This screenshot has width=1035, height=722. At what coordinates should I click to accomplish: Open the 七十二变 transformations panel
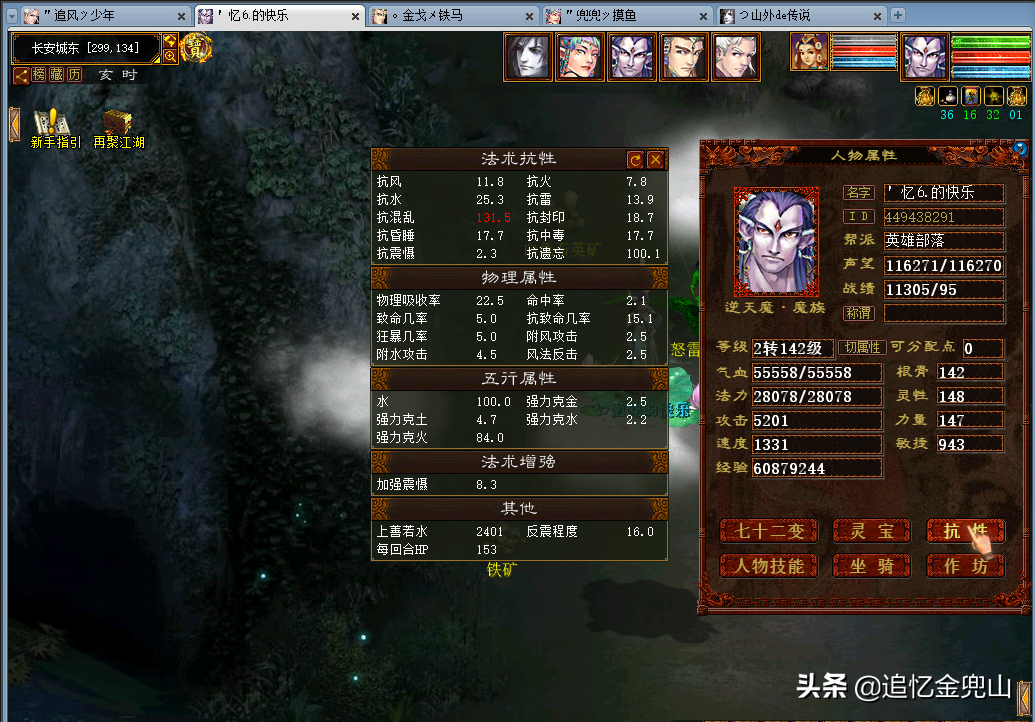pos(768,531)
